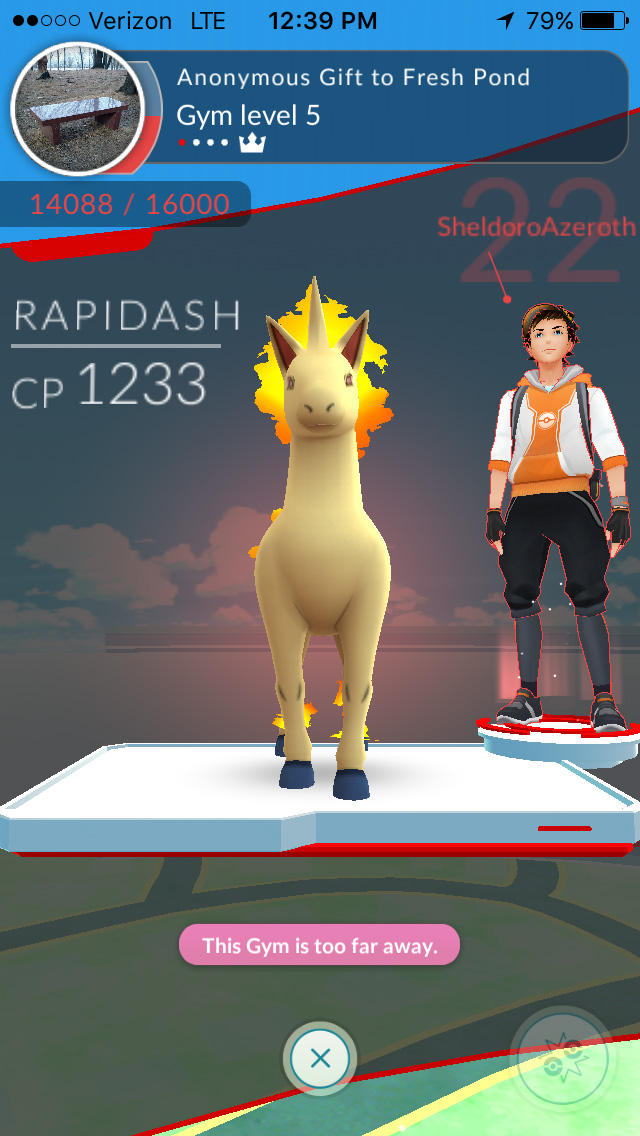Close the gym view with the X button

[320, 1057]
